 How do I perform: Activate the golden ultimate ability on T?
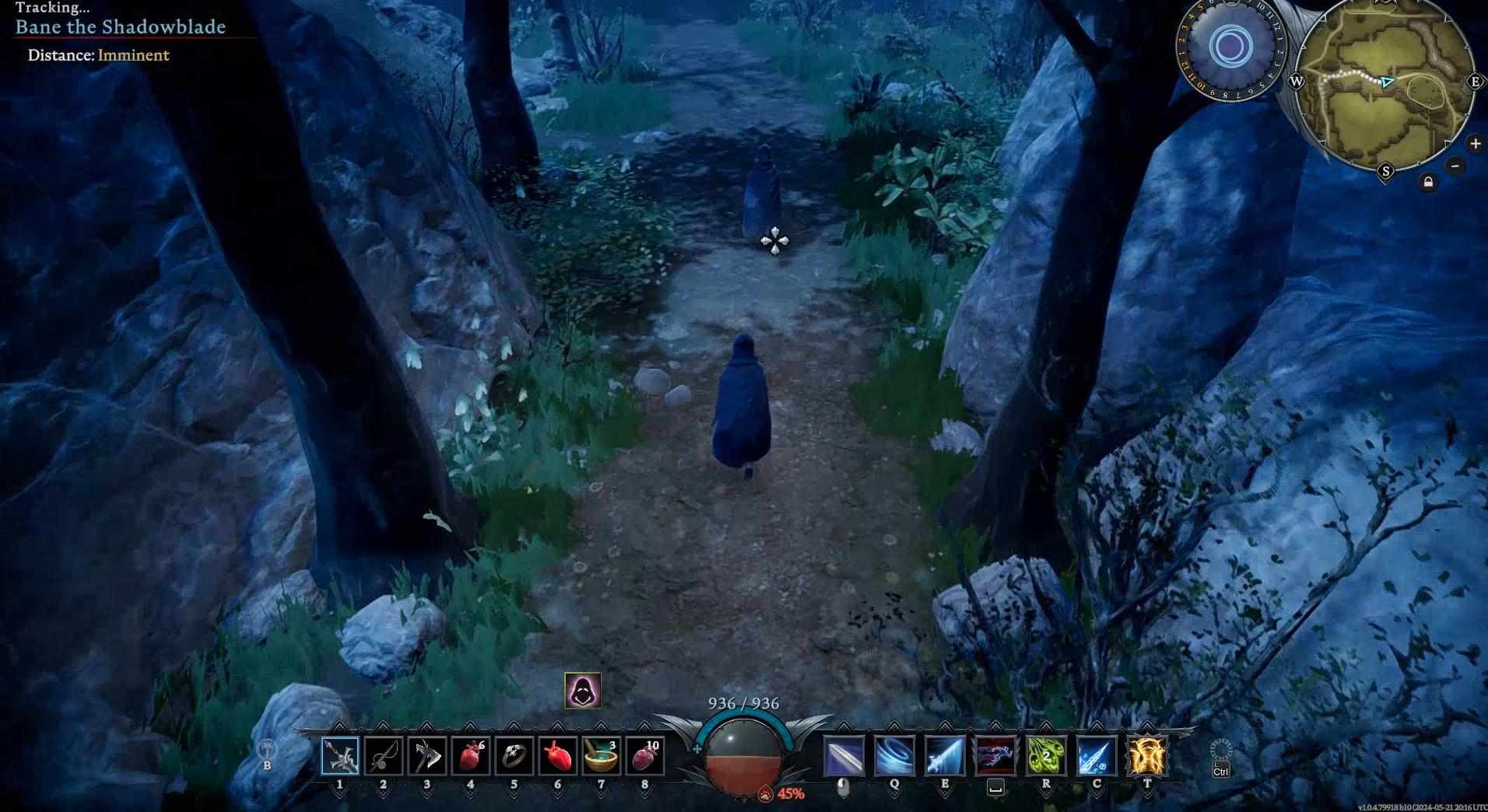1147,756
